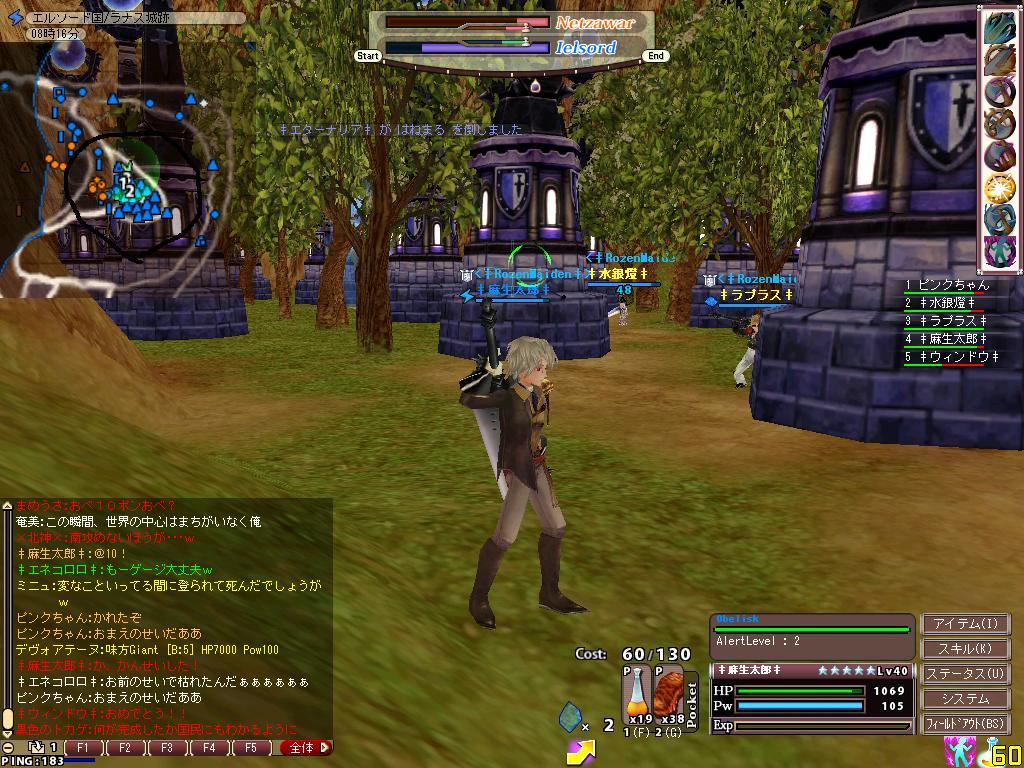Use the potion flask item slot
Viewport: 1024px width, 768px height.
point(637,695)
